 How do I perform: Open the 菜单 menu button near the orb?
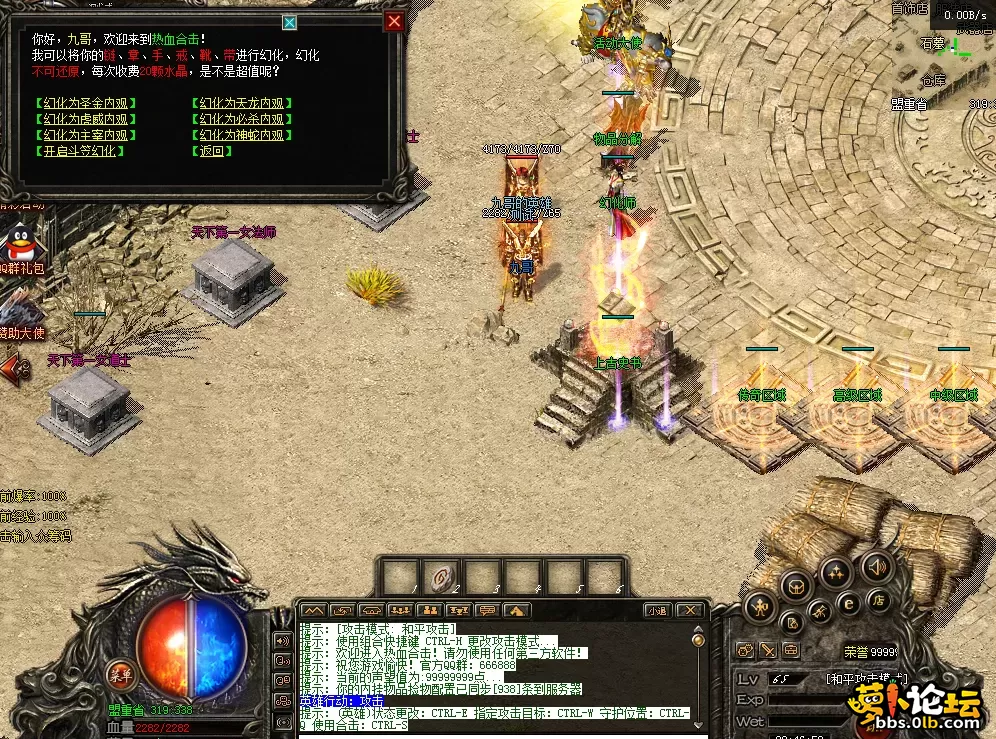(x=121, y=673)
